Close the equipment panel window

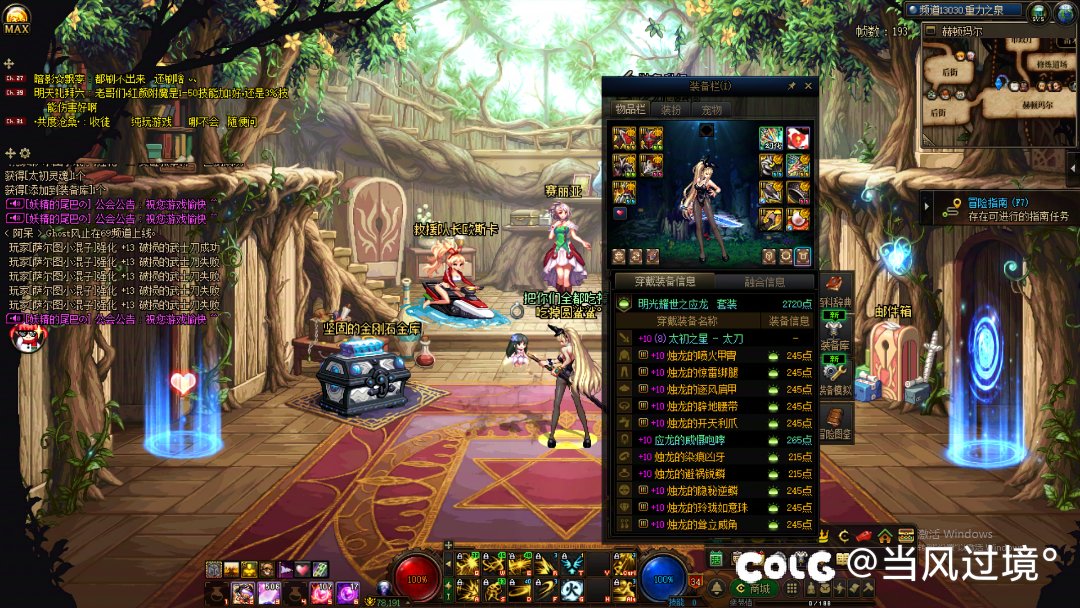(808, 87)
